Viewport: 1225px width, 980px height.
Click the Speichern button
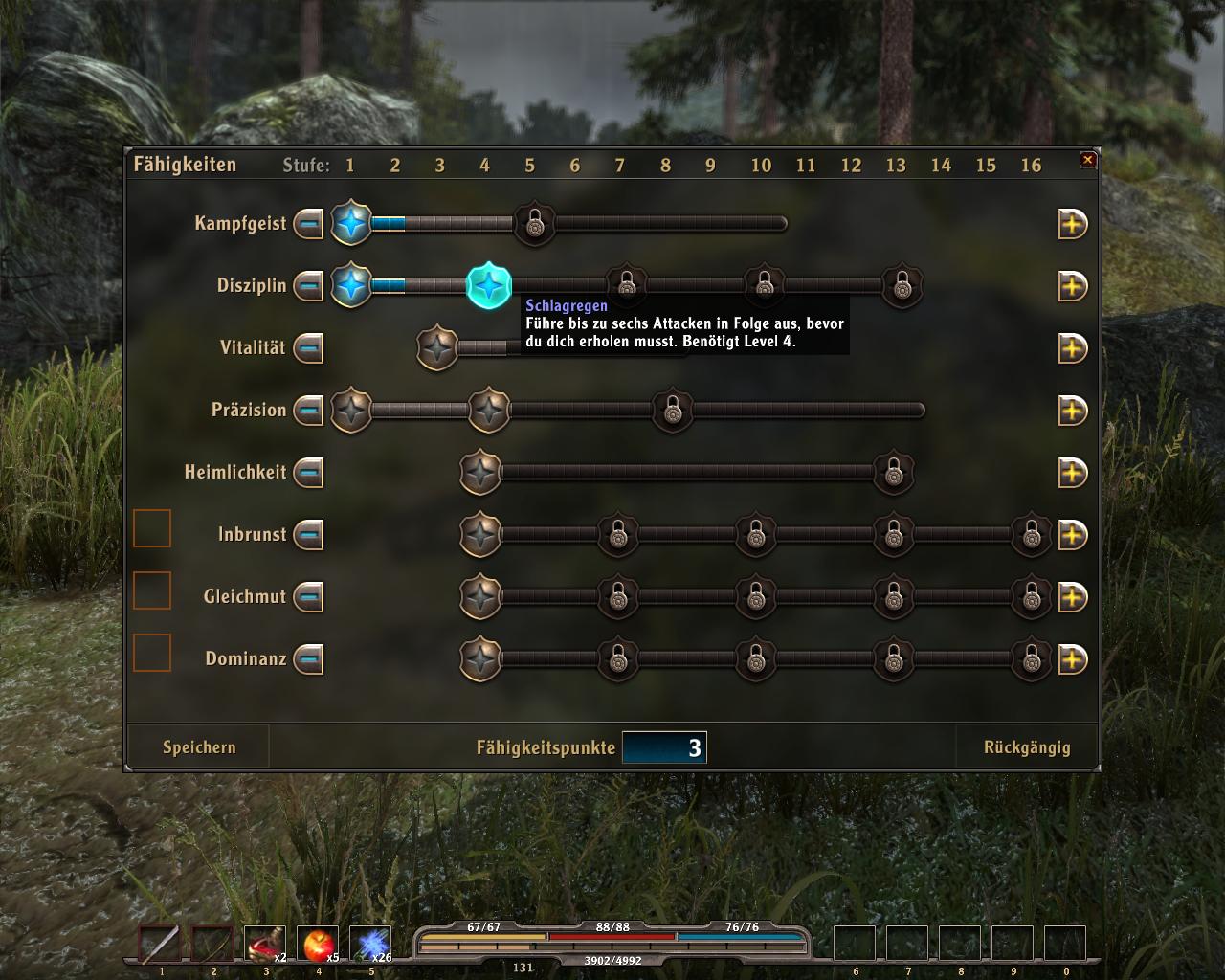coord(199,747)
